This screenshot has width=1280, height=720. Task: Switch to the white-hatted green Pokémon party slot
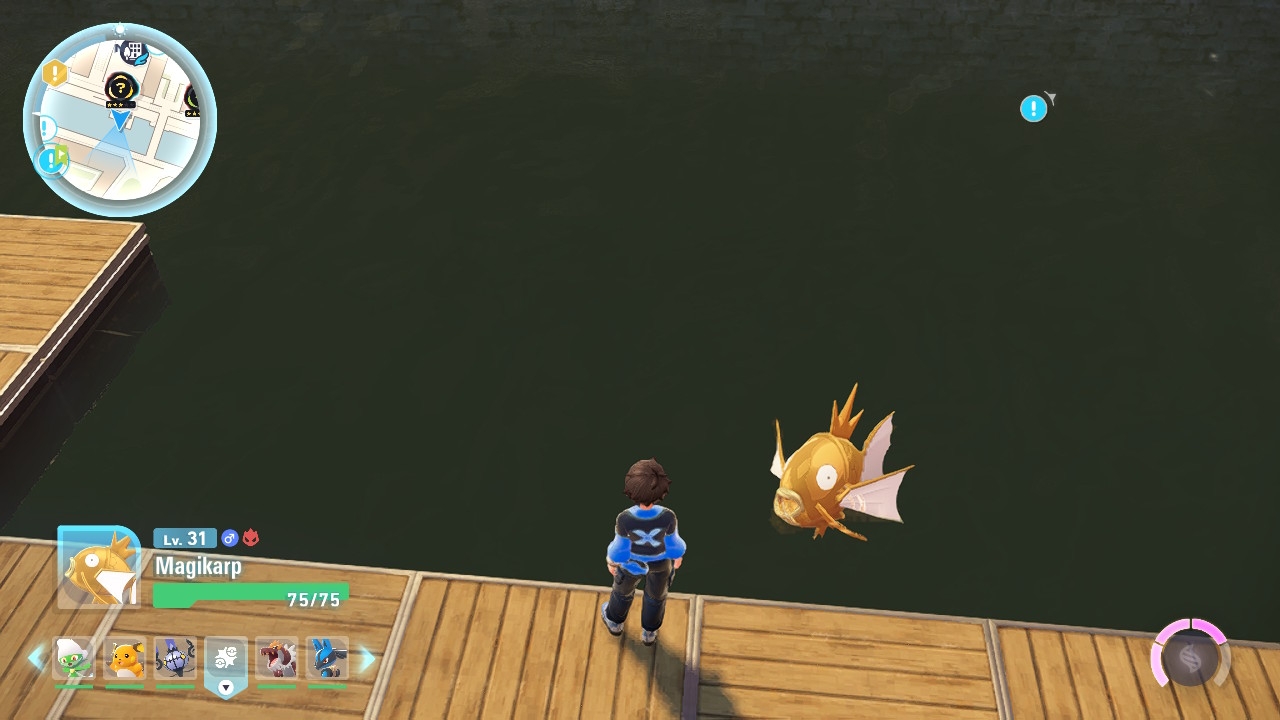point(73,659)
